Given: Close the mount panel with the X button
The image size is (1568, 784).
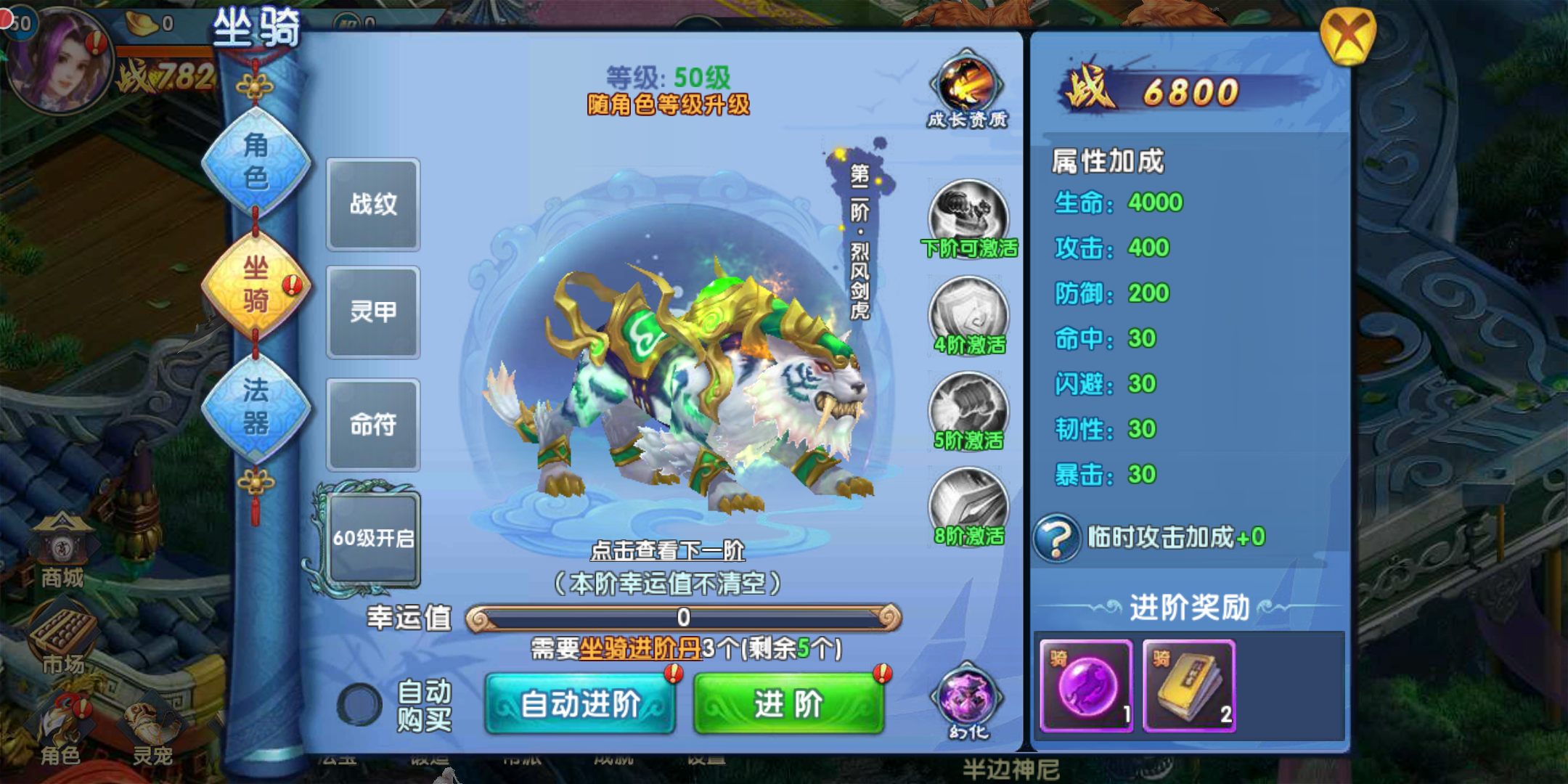Looking at the screenshot, I should coord(1347,35).
